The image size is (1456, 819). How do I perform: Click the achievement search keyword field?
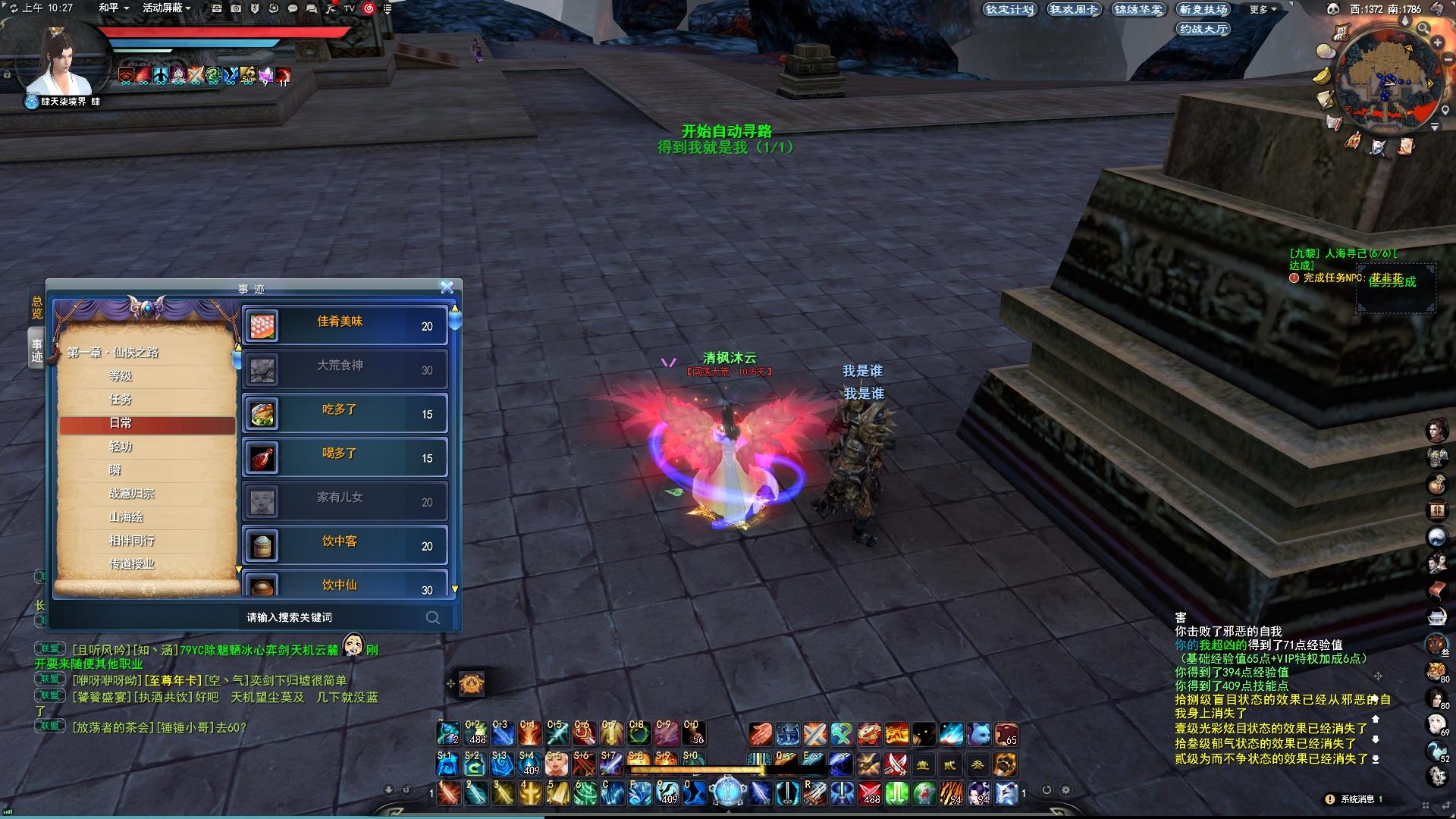pyautogui.click(x=334, y=617)
